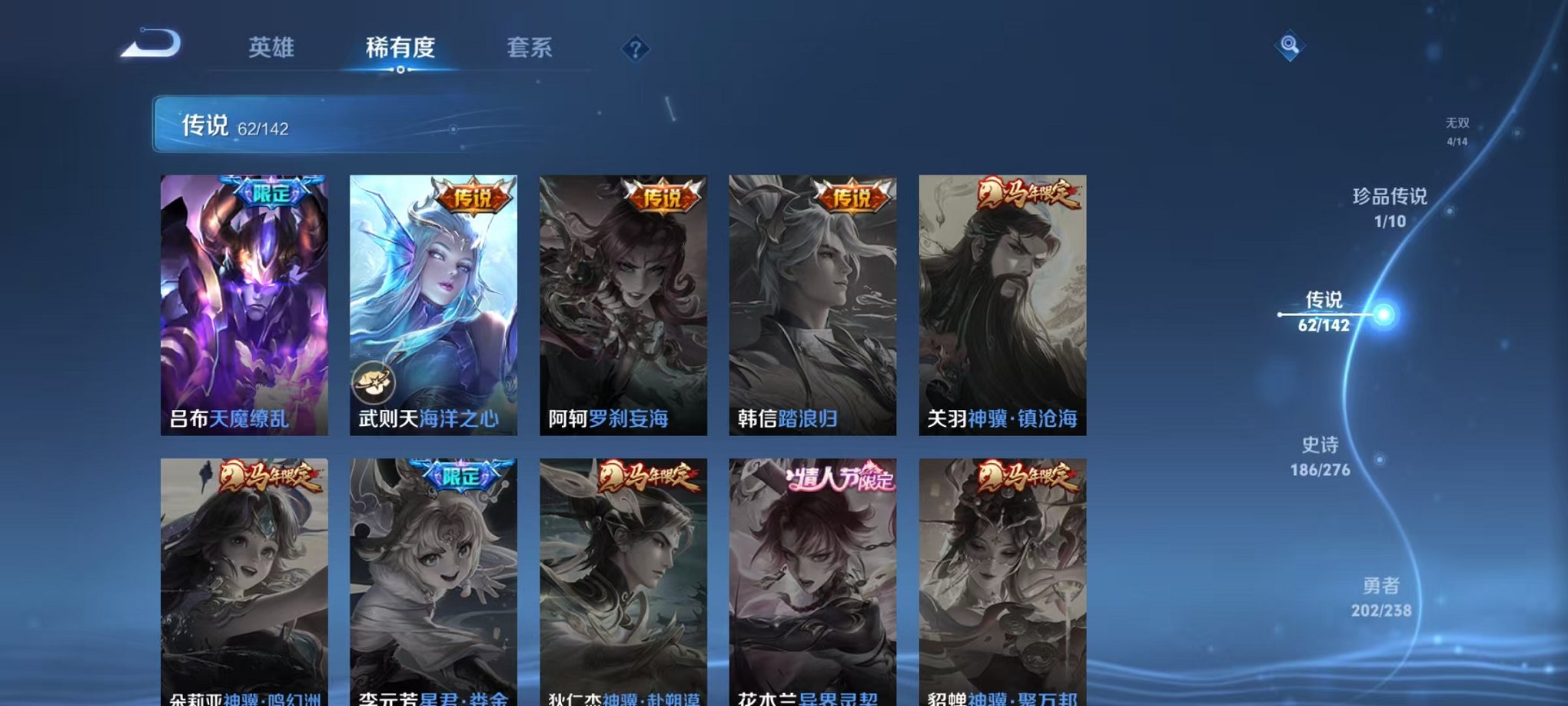Switch to the 英雄 tab
1568x706 pixels.
[x=273, y=47]
